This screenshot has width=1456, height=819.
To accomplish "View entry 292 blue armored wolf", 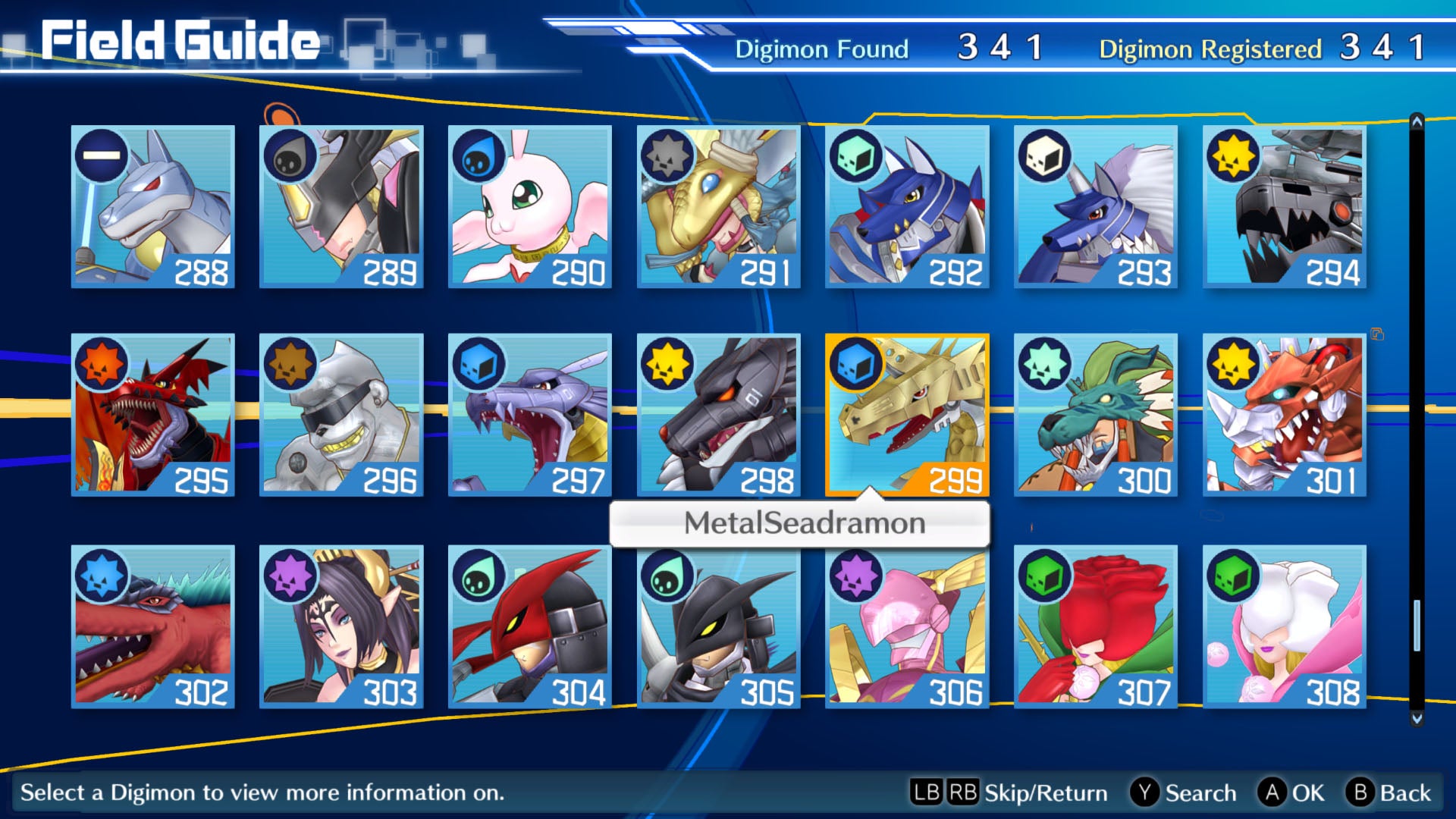I will pyautogui.click(x=907, y=206).
